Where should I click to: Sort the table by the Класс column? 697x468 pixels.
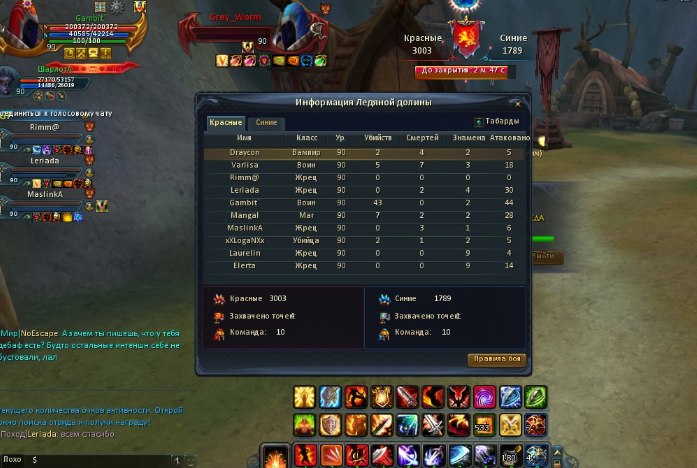(x=307, y=137)
